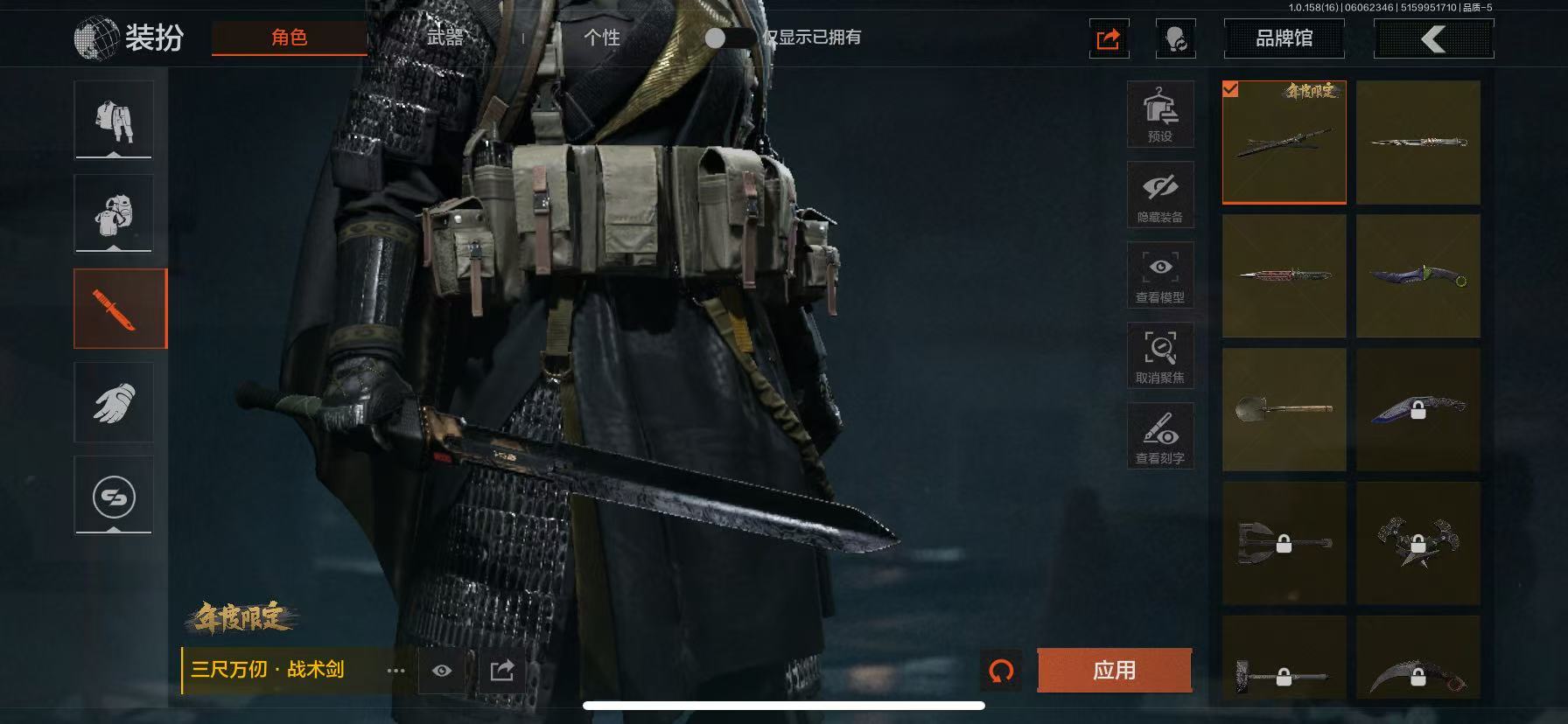Toggle 仅显示已拥有 filter switch
The width and height of the screenshot is (1568, 724).
click(727, 38)
